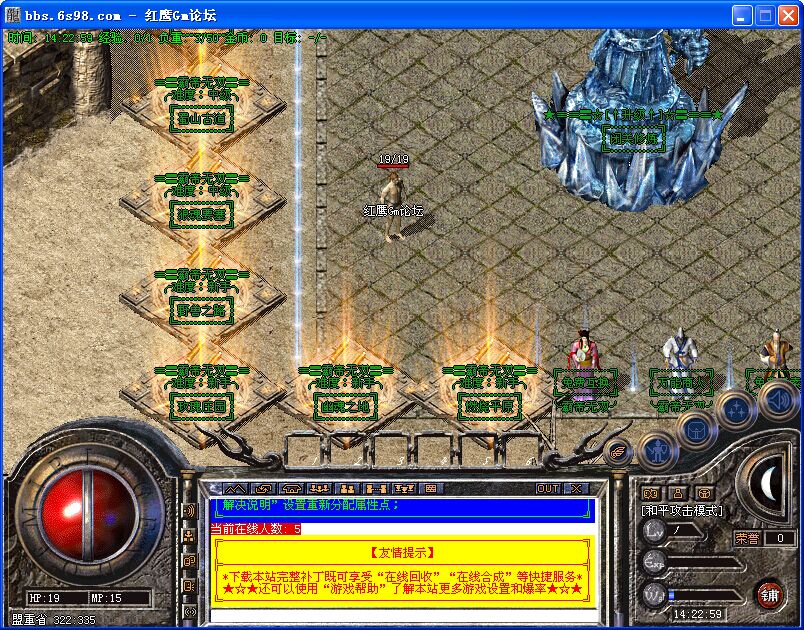Open the red 铺 shop button
This screenshot has width=804, height=630.
[769, 594]
